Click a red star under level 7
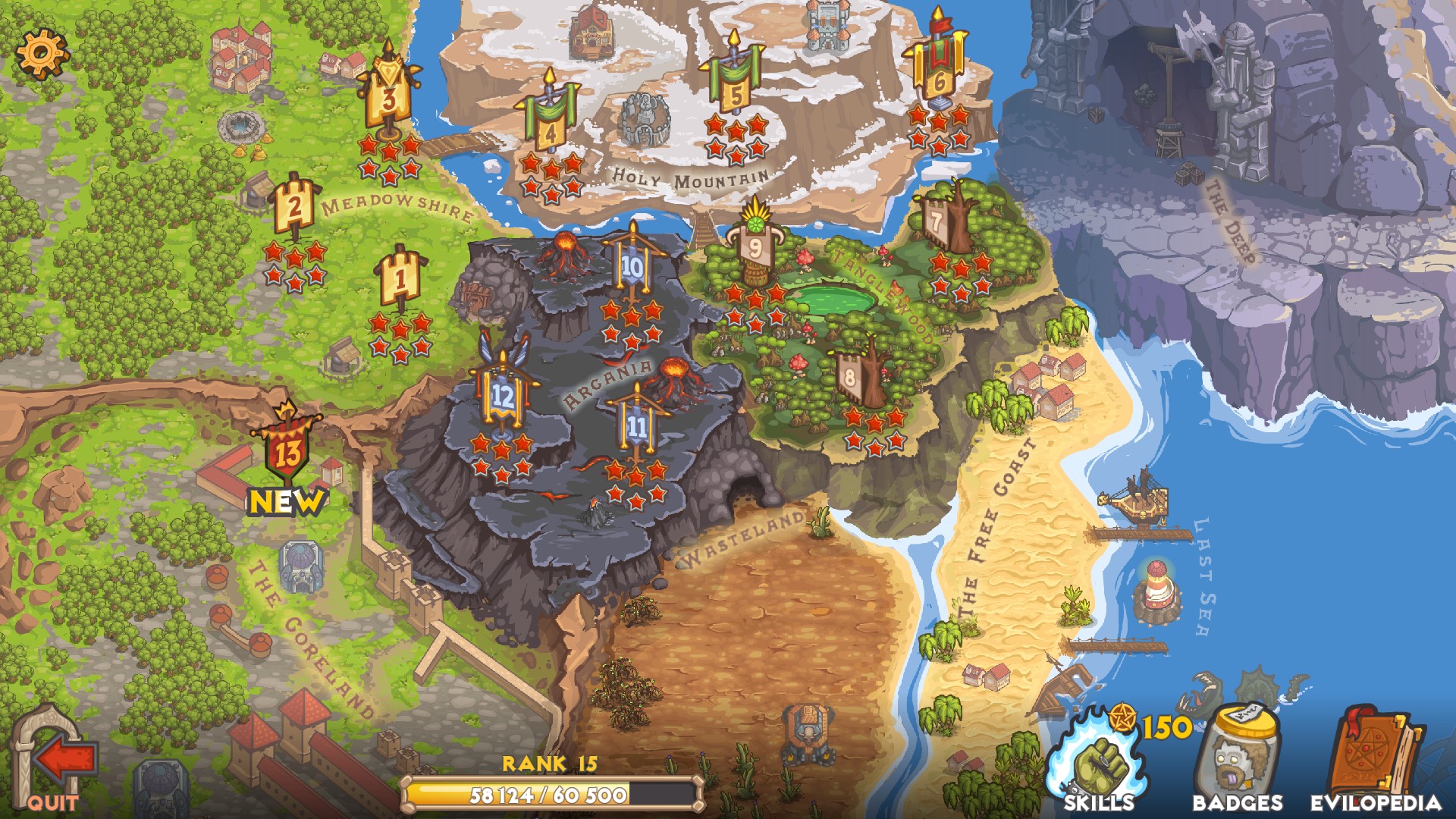Screen dimensions: 1456x819 (940, 262)
